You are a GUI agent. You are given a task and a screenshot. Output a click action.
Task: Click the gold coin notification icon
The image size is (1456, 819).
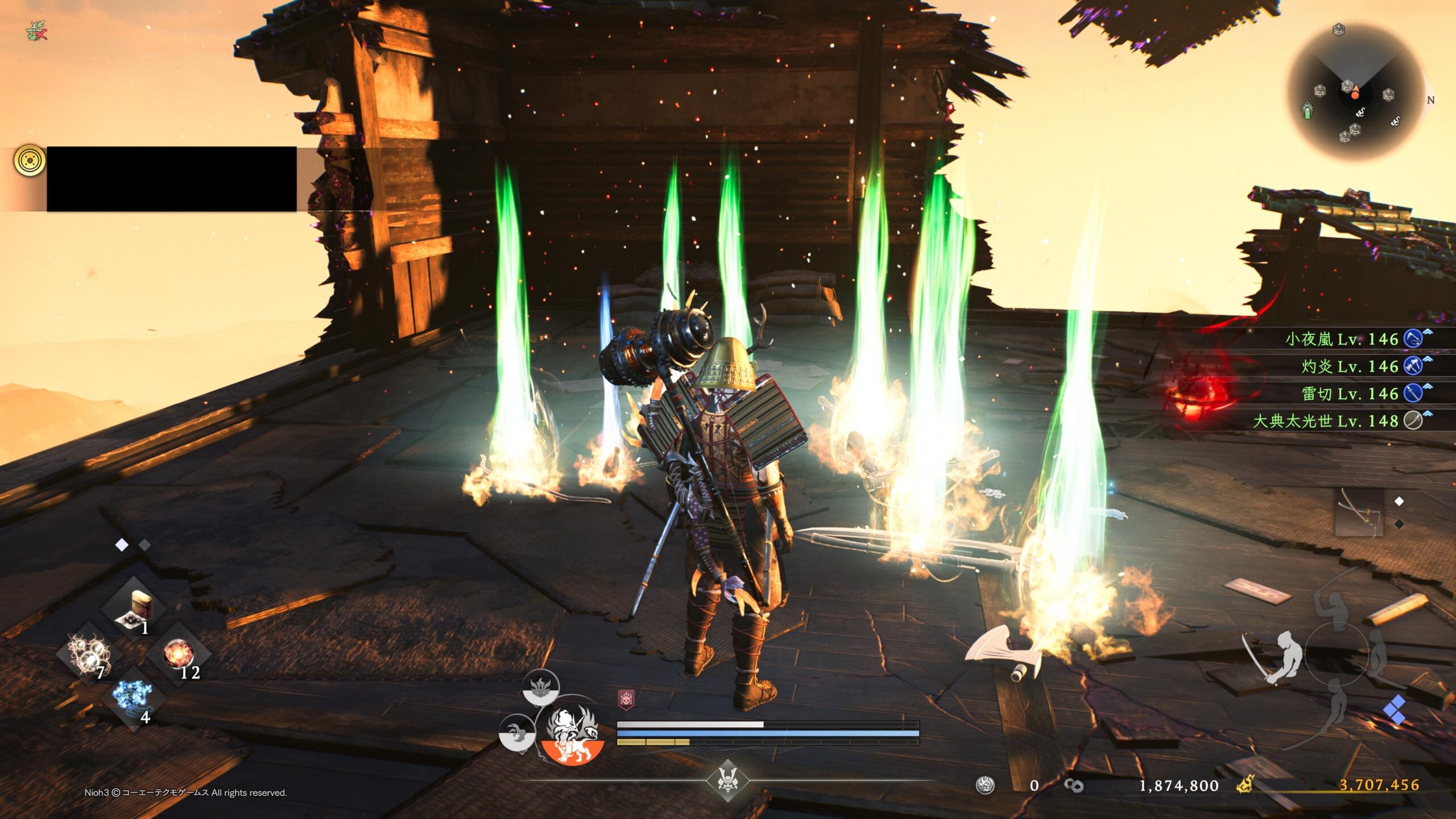pos(30,160)
